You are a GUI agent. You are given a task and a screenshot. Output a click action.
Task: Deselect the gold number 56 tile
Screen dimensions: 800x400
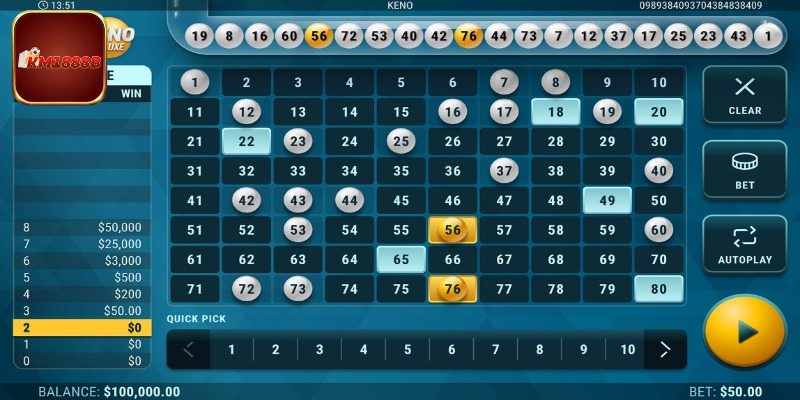click(453, 230)
